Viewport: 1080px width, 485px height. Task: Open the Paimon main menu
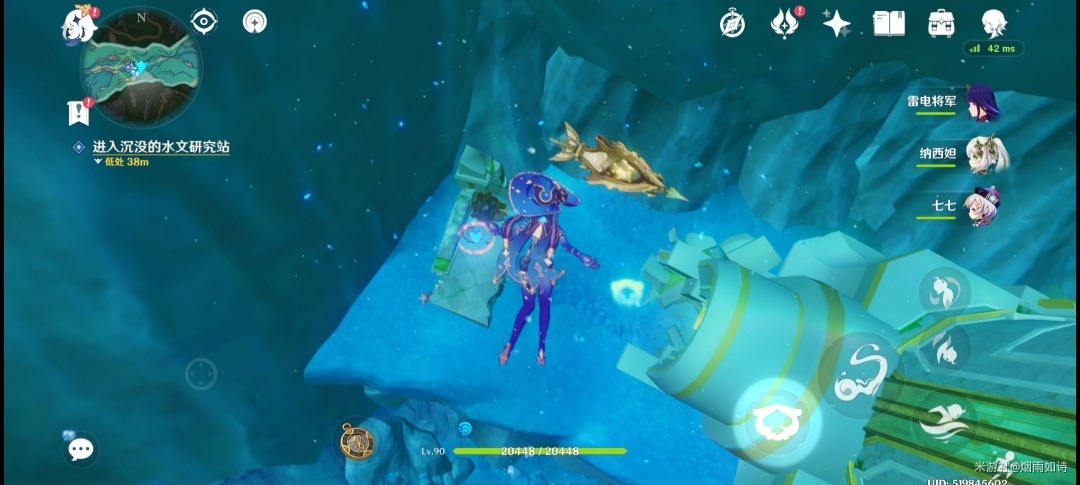78,22
